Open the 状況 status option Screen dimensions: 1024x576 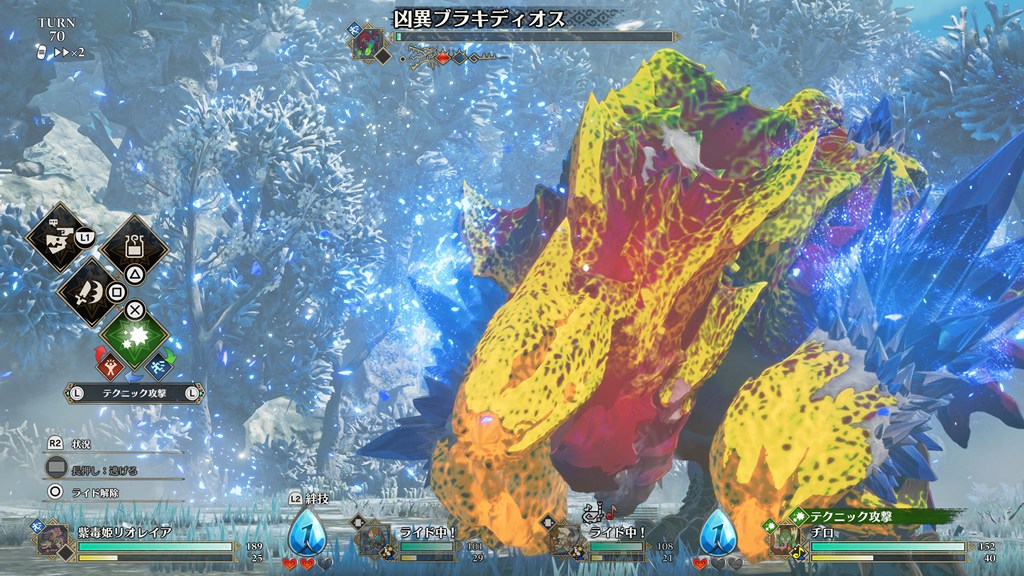[80, 444]
